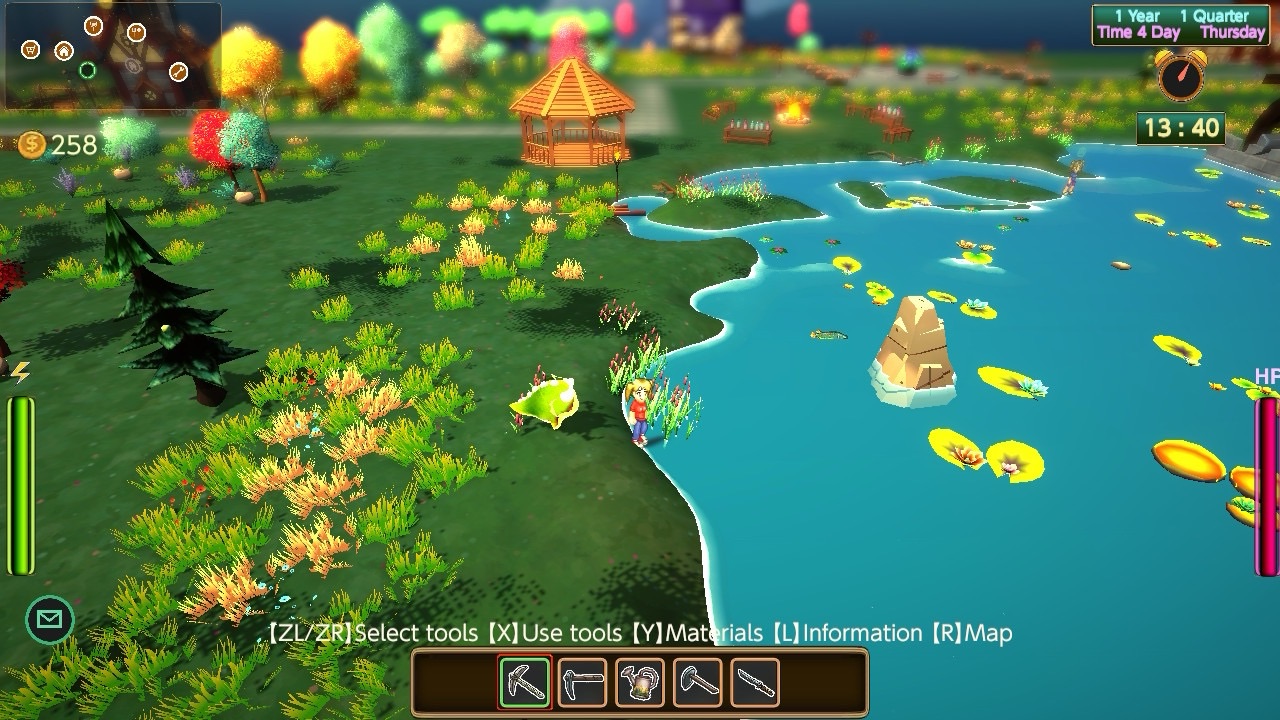This screenshot has width=1280, height=720.
Task: Click the fork and plate minimap marker
Action: click(x=136, y=32)
